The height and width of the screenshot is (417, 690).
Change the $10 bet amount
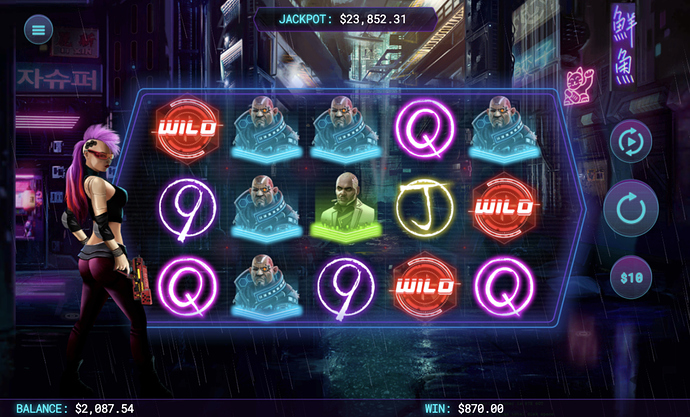(x=629, y=275)
